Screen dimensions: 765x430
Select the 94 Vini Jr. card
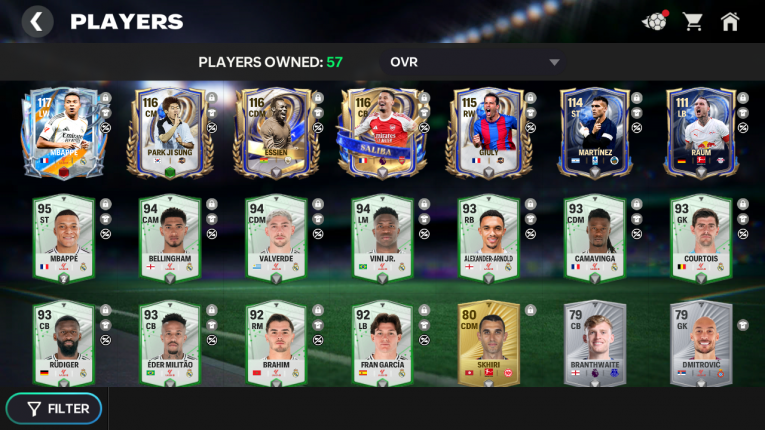pos(376,238)
